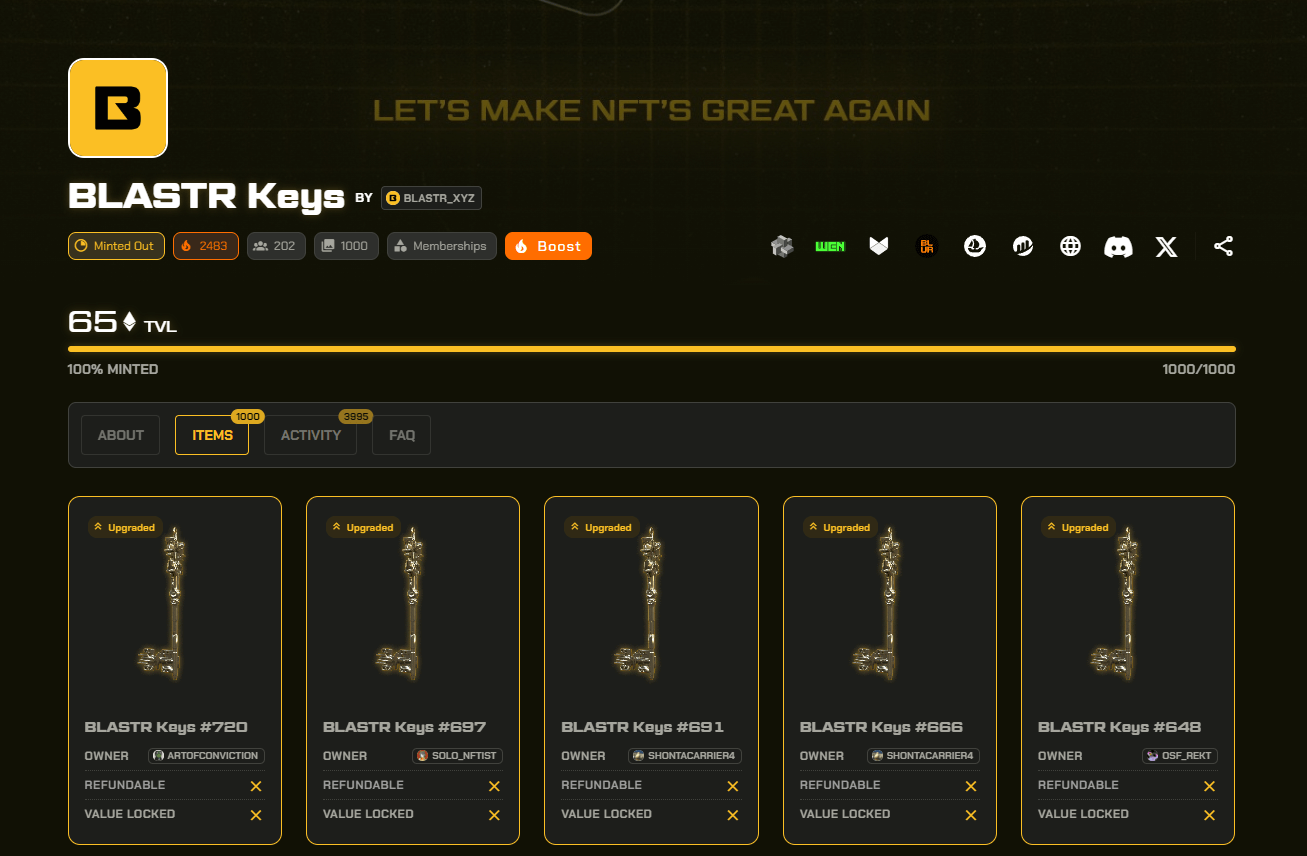Click the 100% minted progress bar
This screenshot has width=1307, height=856.
(651, 349)
